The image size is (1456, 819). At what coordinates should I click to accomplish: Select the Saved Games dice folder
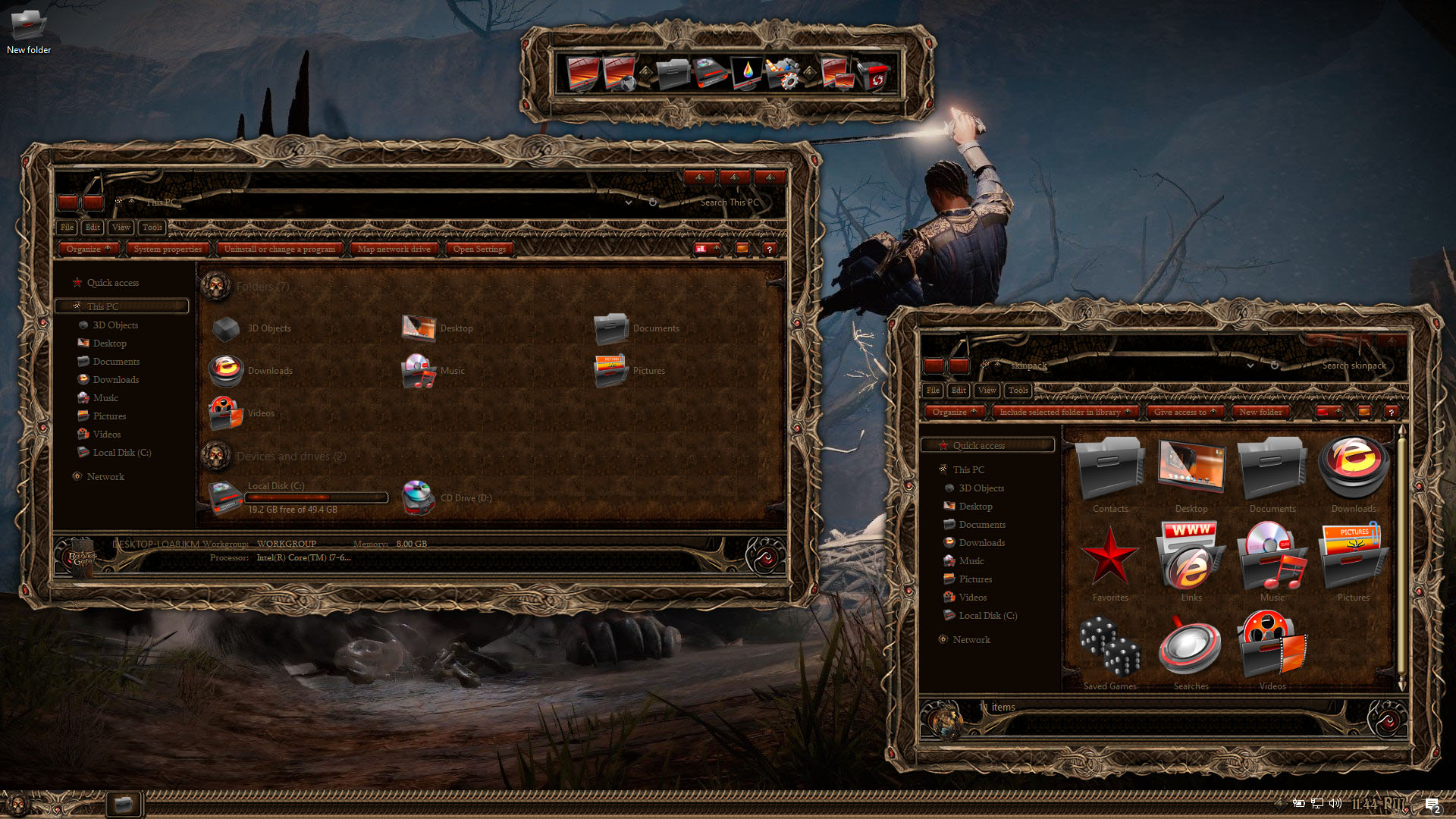point(1110,651)
